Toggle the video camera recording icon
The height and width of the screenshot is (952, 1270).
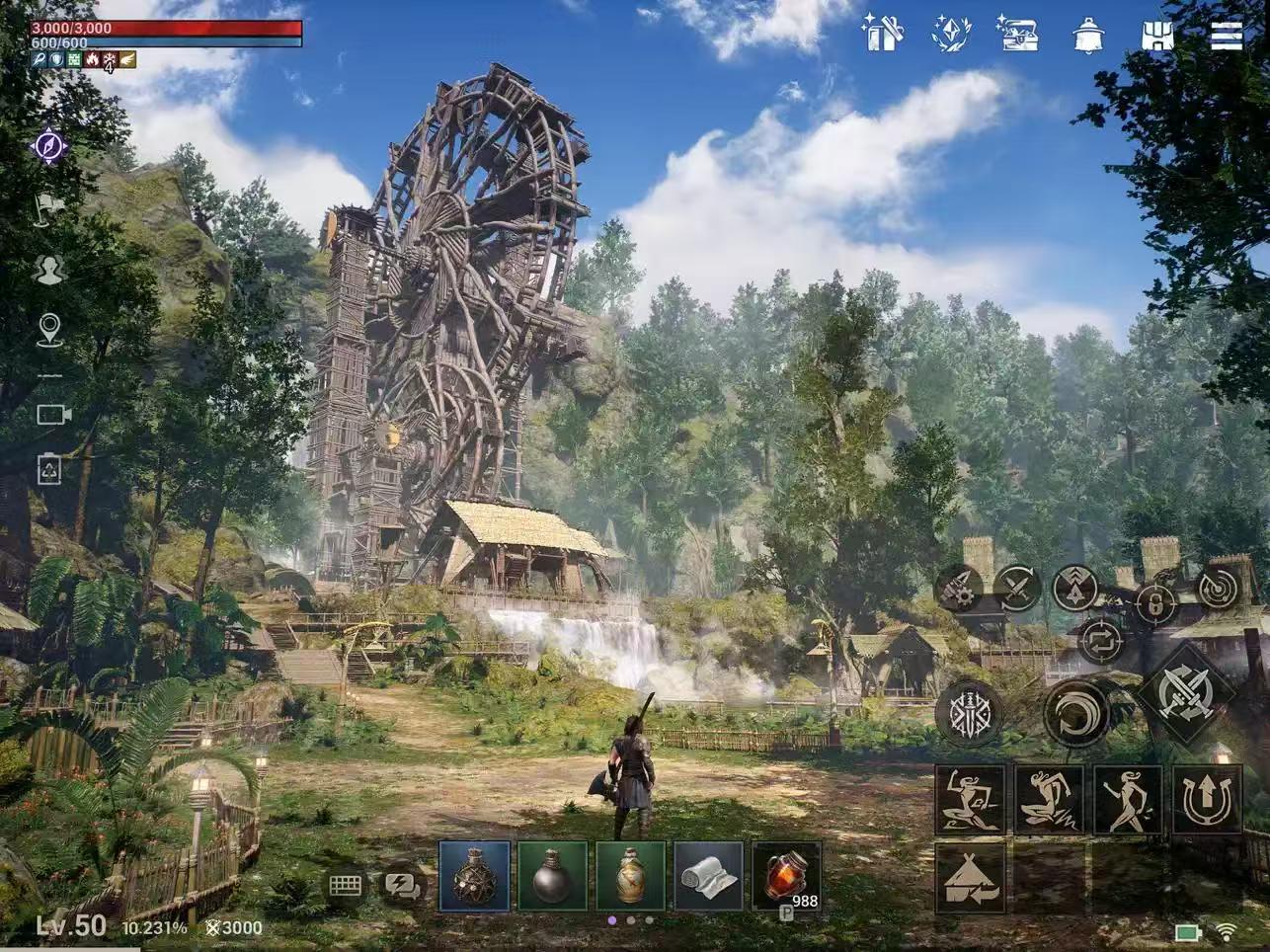(x=52, y=414)
